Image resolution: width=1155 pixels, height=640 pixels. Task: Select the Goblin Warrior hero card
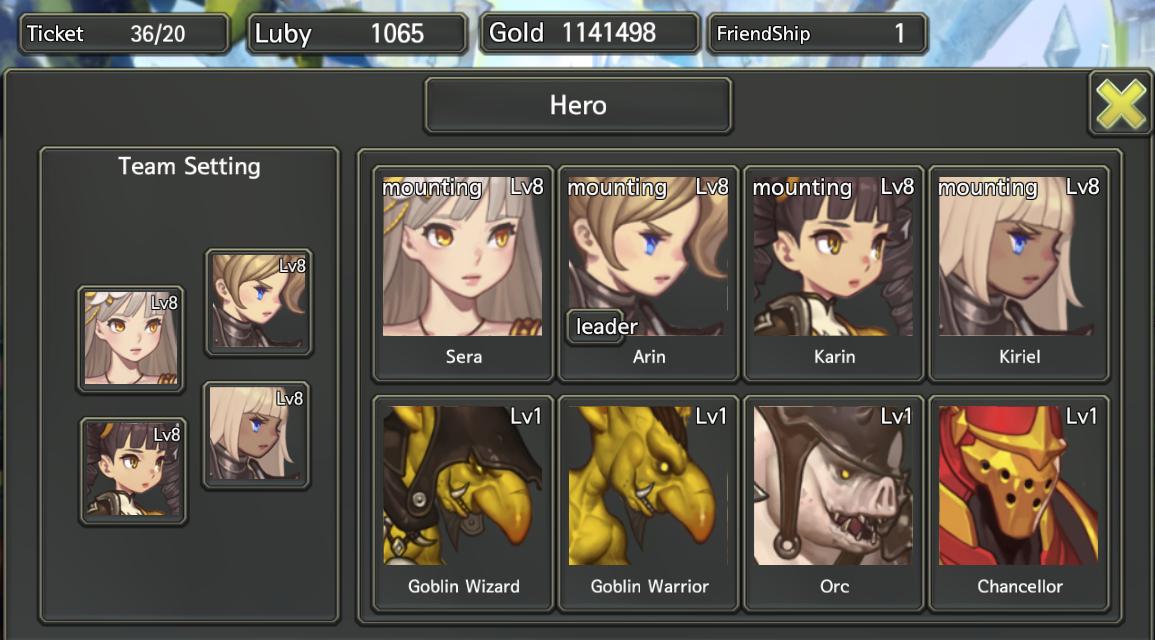coord(648,502)
